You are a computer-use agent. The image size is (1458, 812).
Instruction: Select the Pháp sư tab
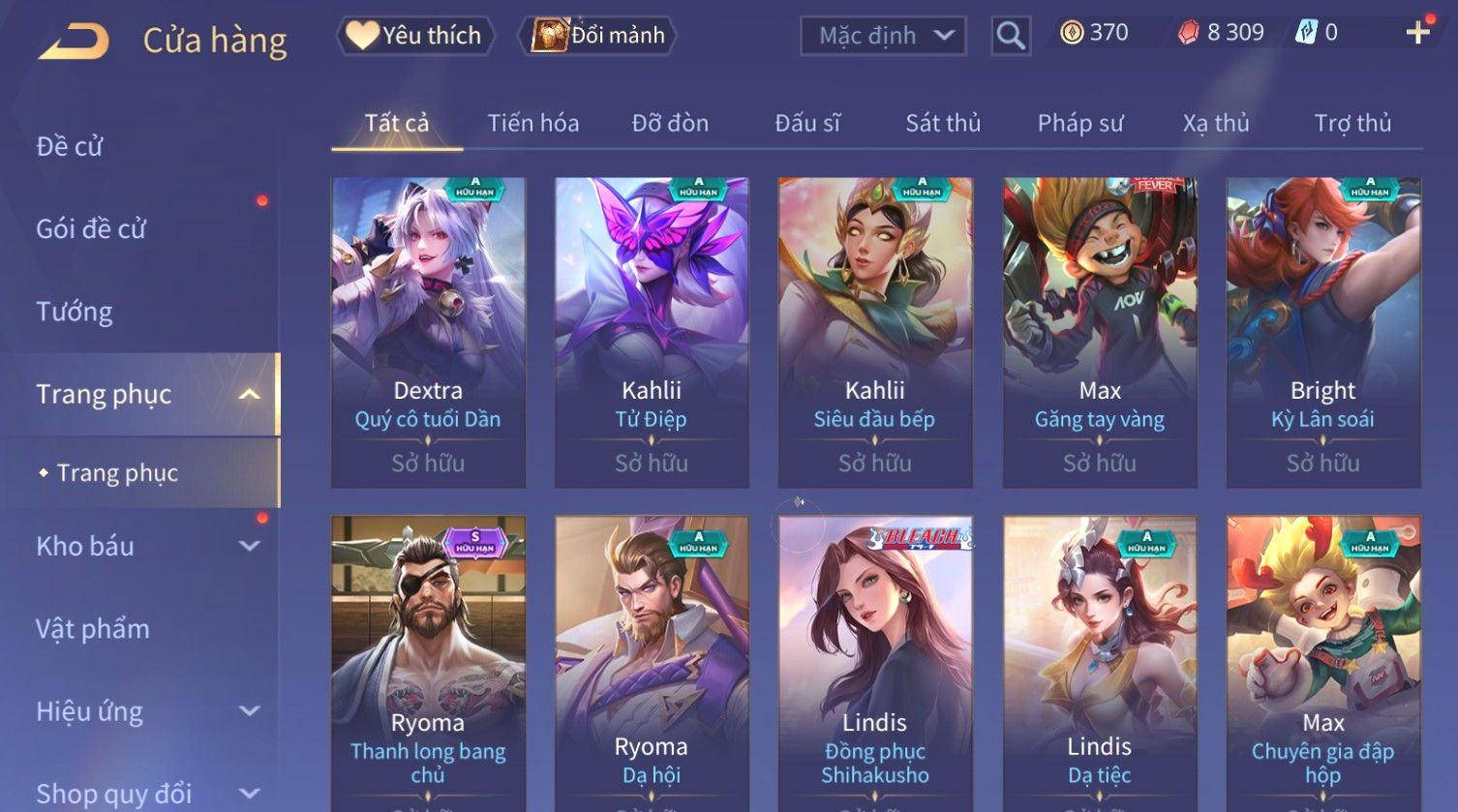pos(1080,123)
